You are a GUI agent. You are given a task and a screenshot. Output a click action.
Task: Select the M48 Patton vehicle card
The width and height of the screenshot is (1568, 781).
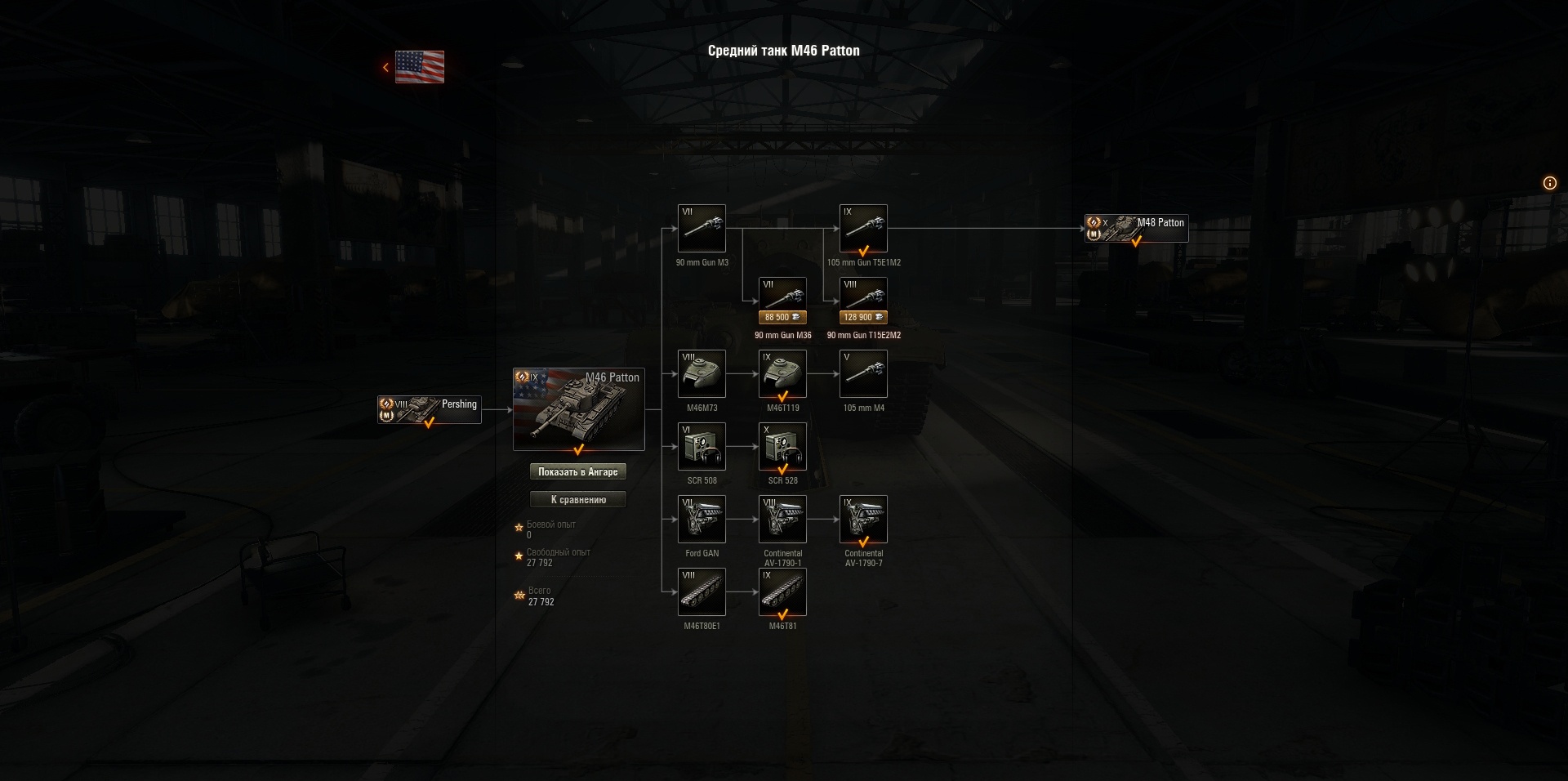pos(1136,227)
